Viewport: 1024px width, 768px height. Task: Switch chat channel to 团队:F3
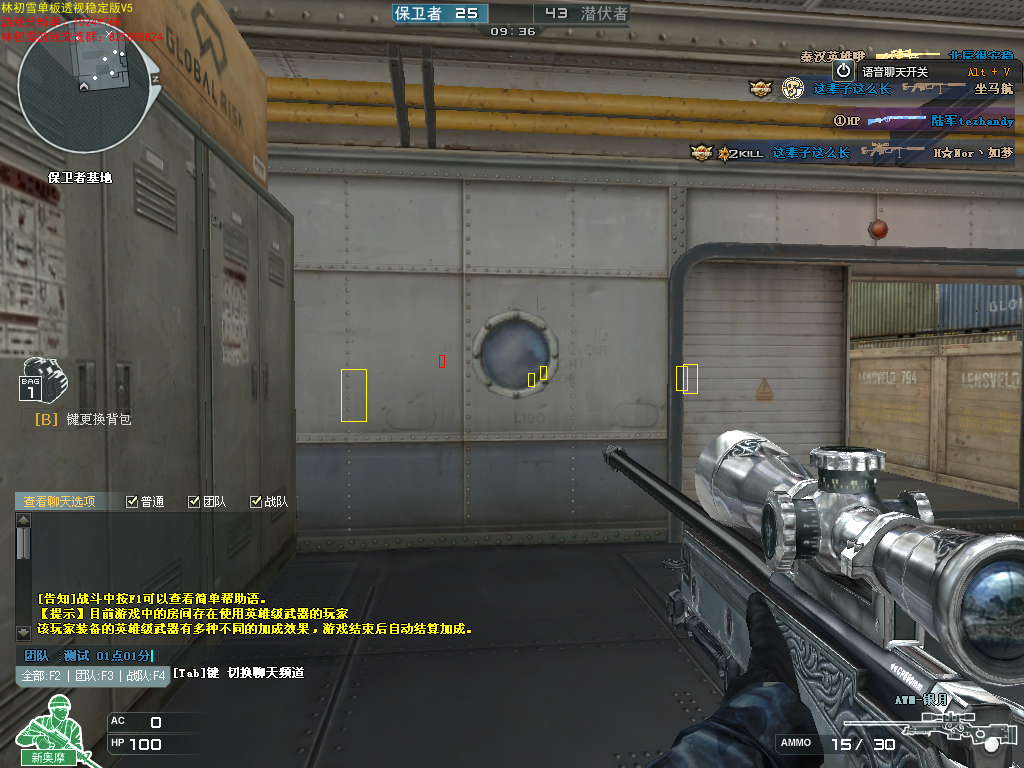click(94, 675)
